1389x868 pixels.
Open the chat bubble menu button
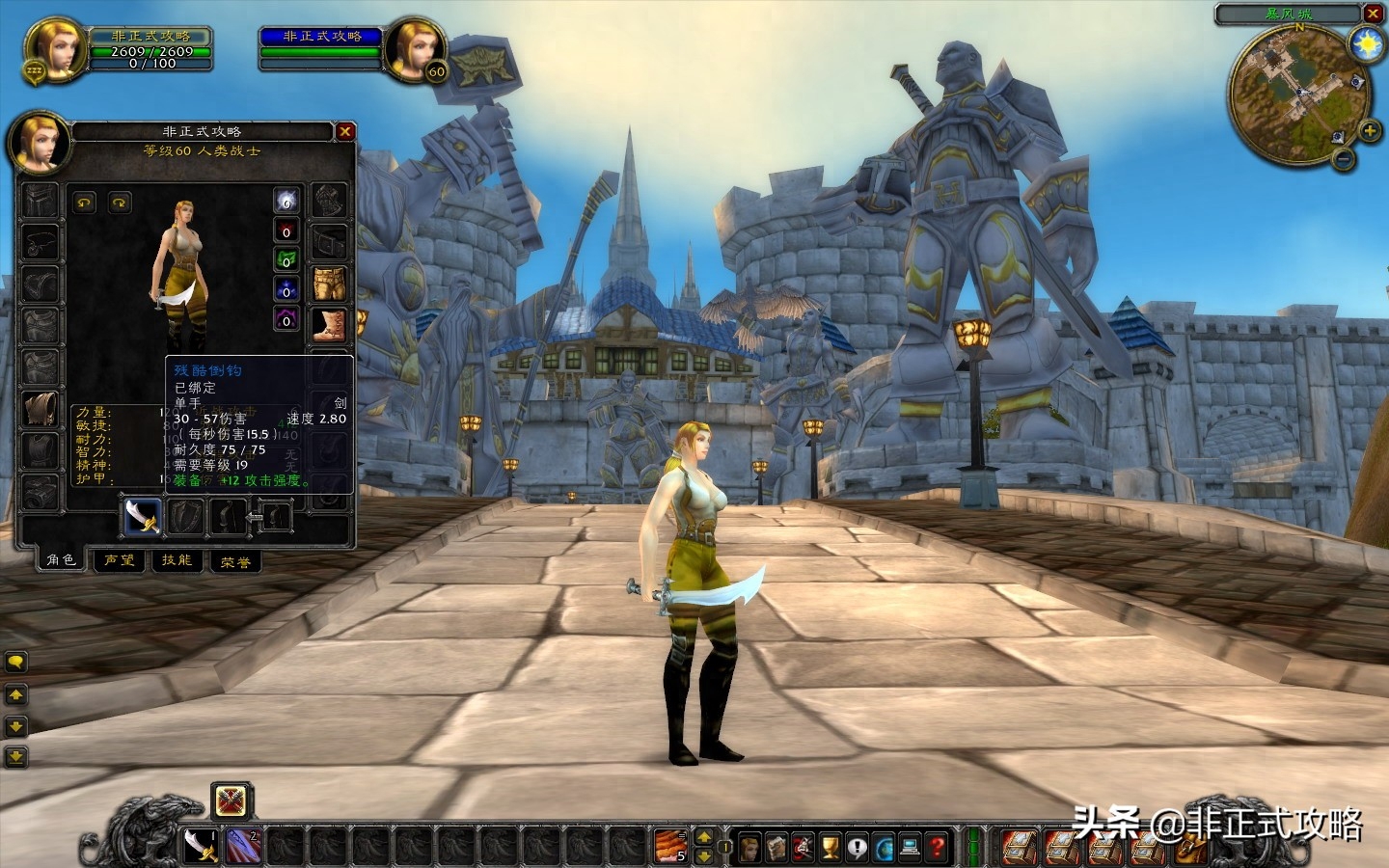click(16, 662)
